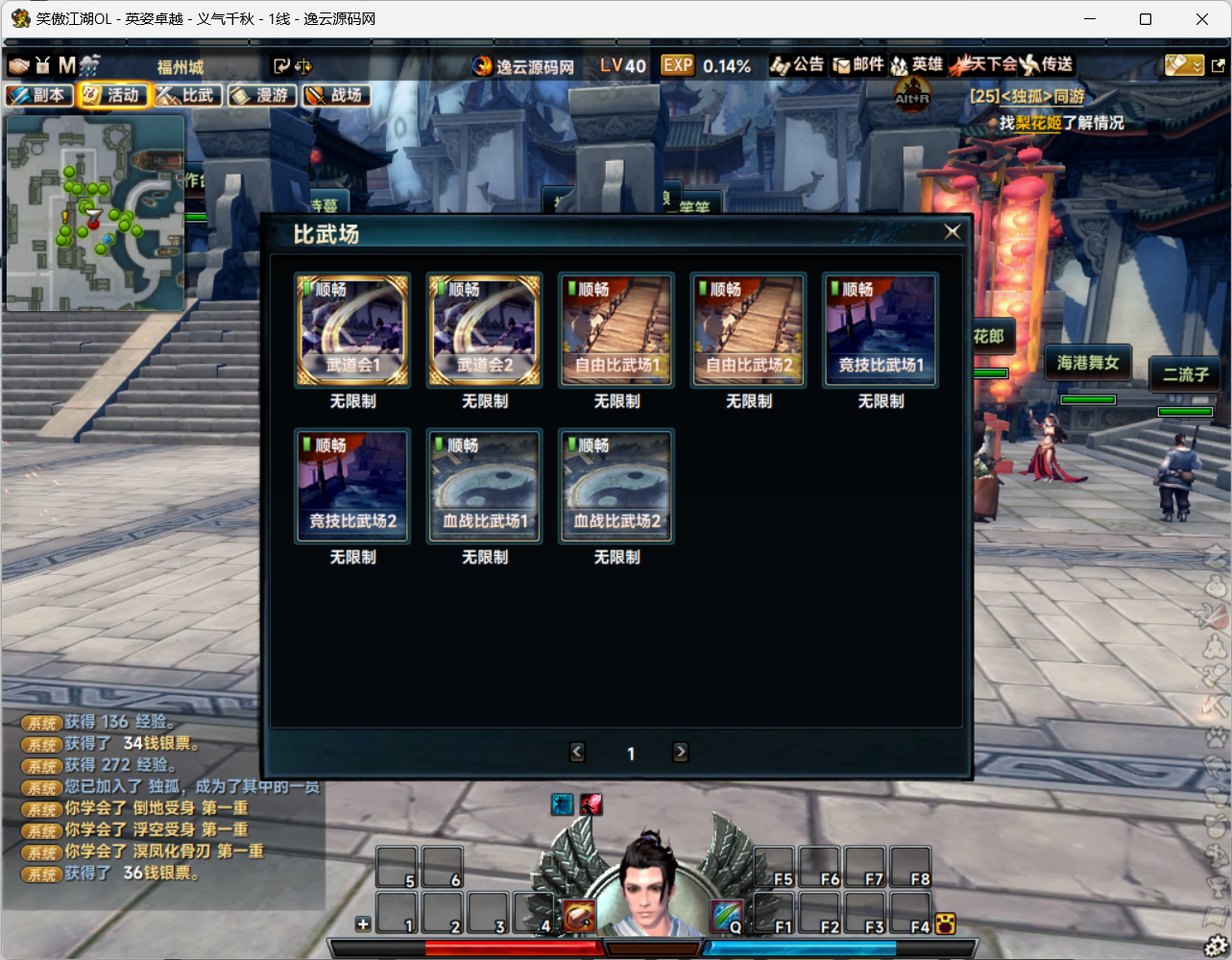Viewport: 1232px width, 960px height.
Task: Open the 漫游 roaming tab
Action: point(262,95)
